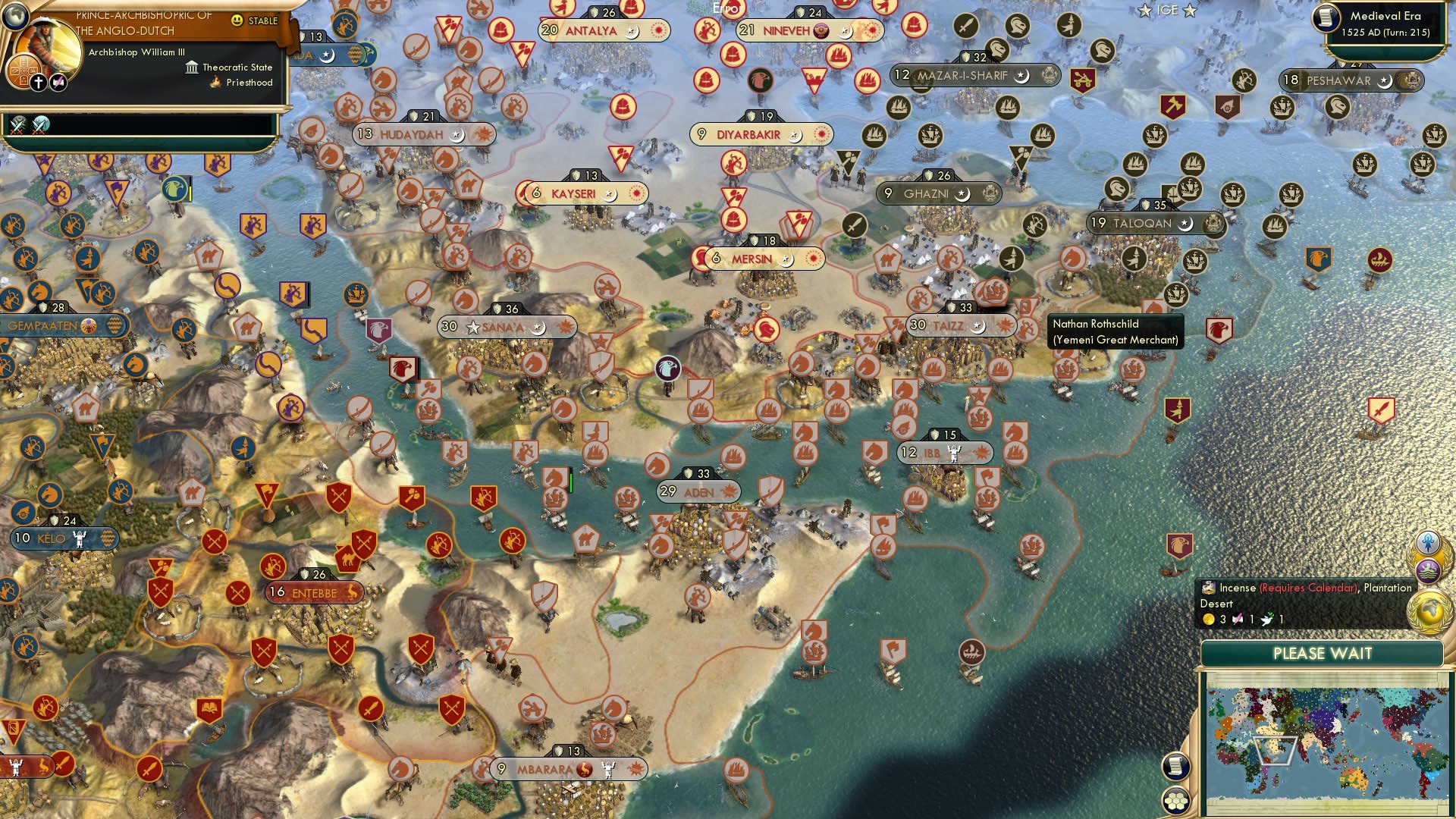
Task: Select the cross religion icon on the leader panel
Action: pos(38,83)
